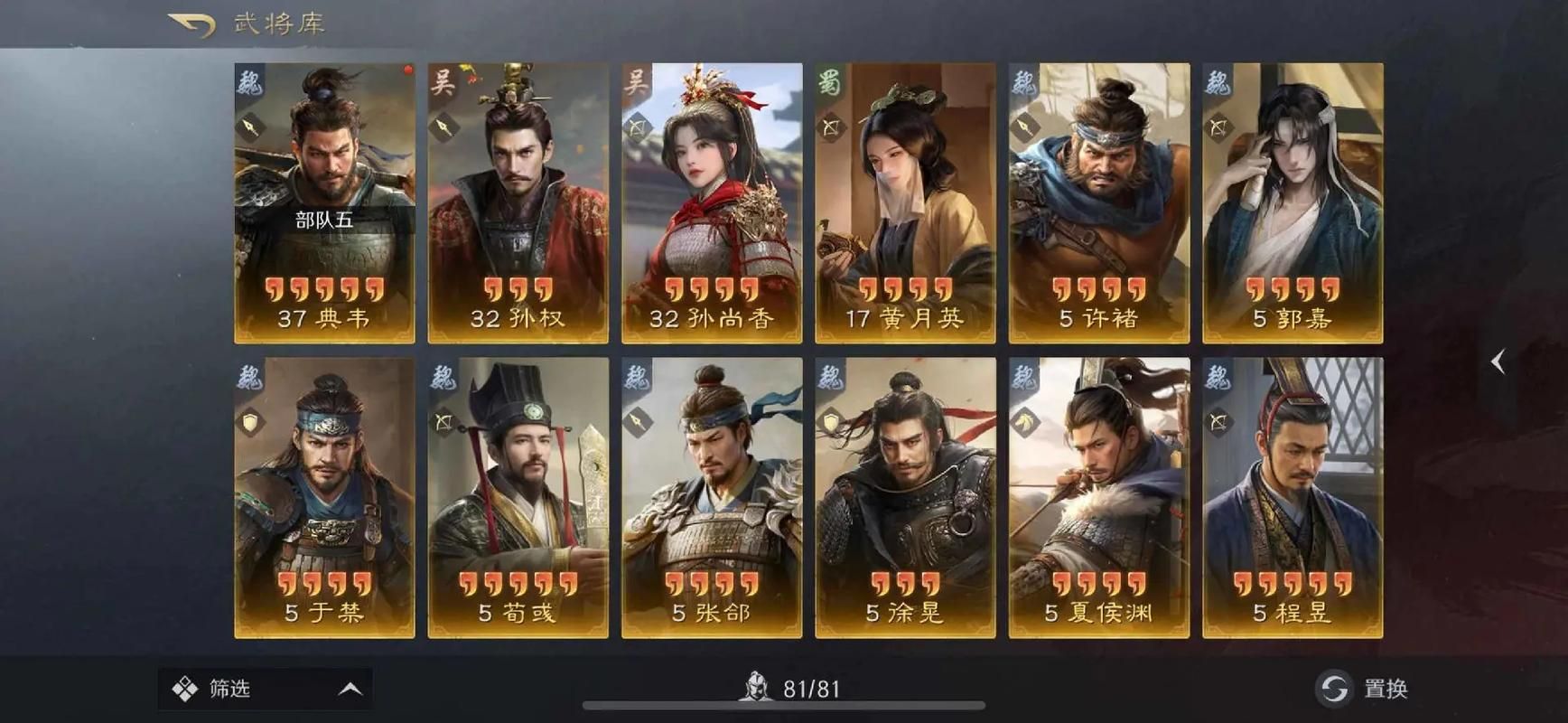Click the diamond filter icon beside 筛选

pyautogui.click(x=184, y=688)
